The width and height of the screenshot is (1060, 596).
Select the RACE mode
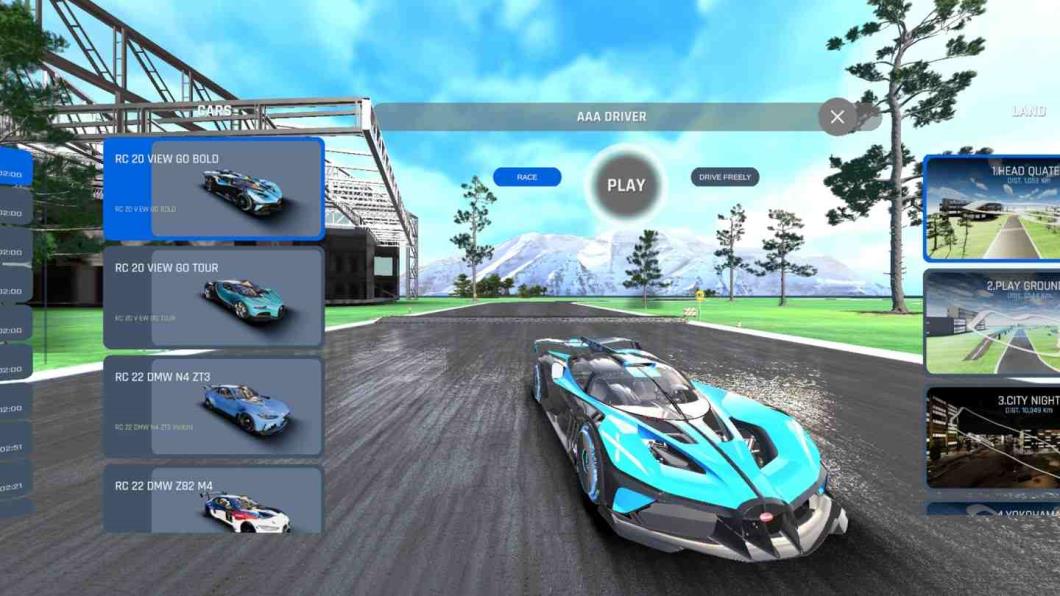527,177
